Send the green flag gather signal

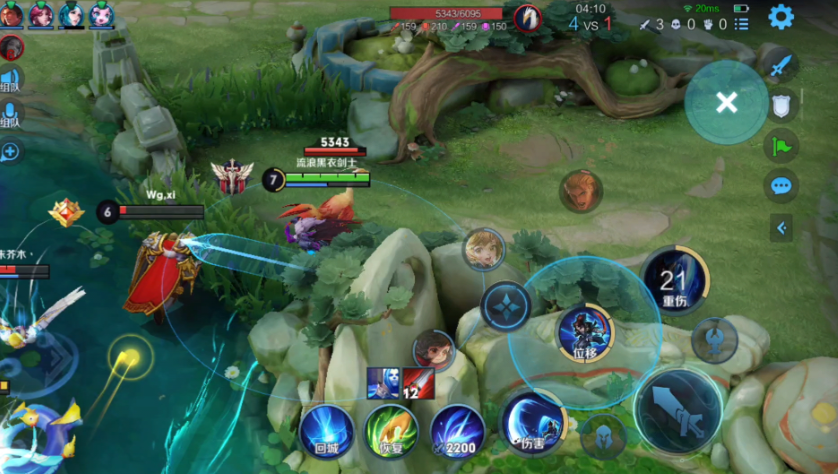(x=781, y=146)
